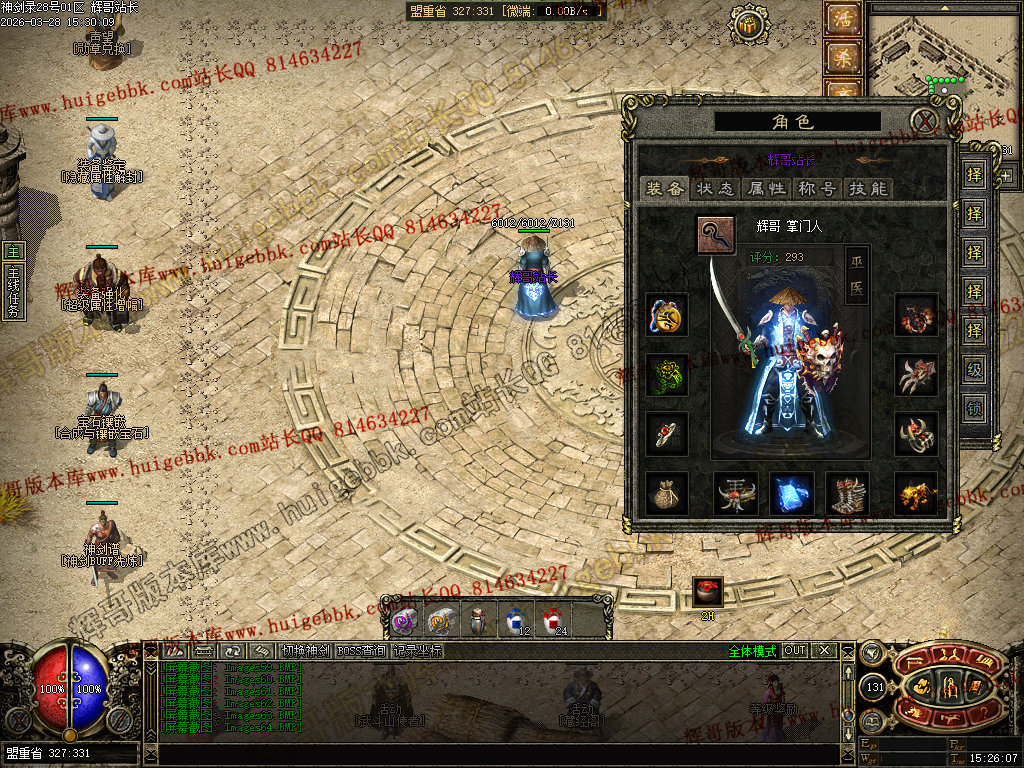The image size is (1024, 768).
Task: Use the red potion hotbar slot
Action: pyautogui.click(x=553, y=620)
